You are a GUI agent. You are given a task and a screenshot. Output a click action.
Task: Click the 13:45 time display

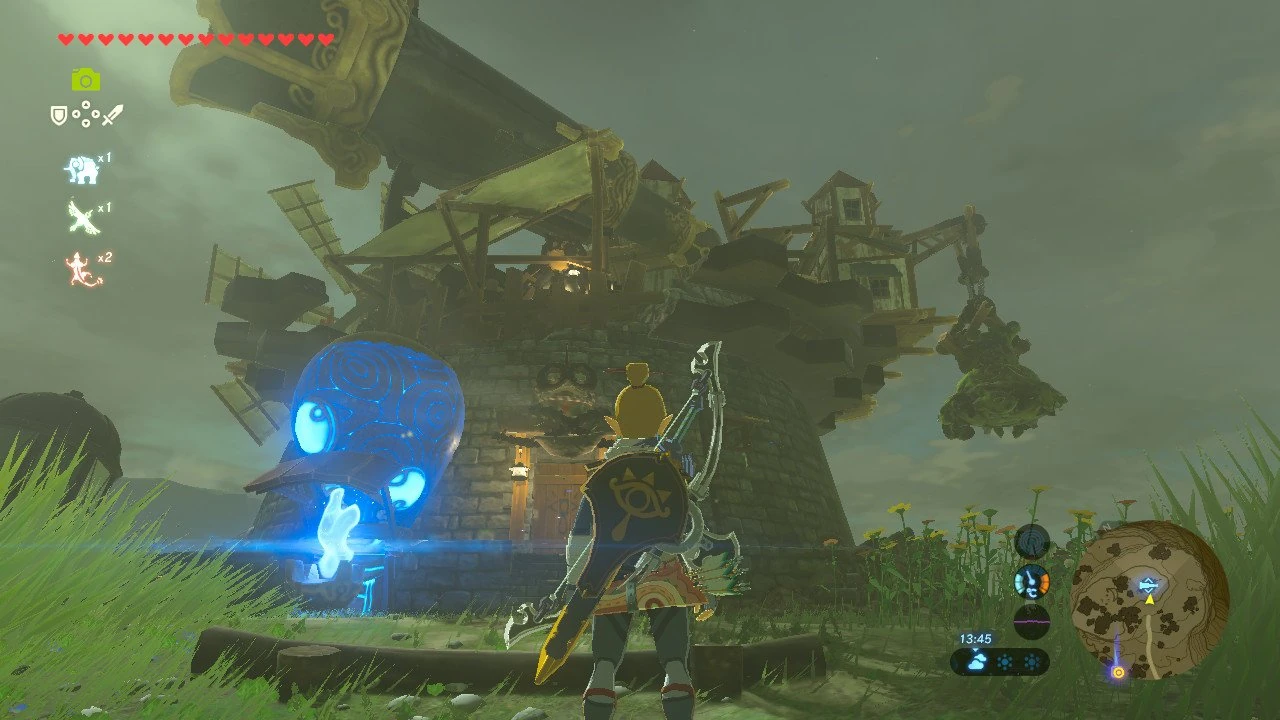point(976,638)
